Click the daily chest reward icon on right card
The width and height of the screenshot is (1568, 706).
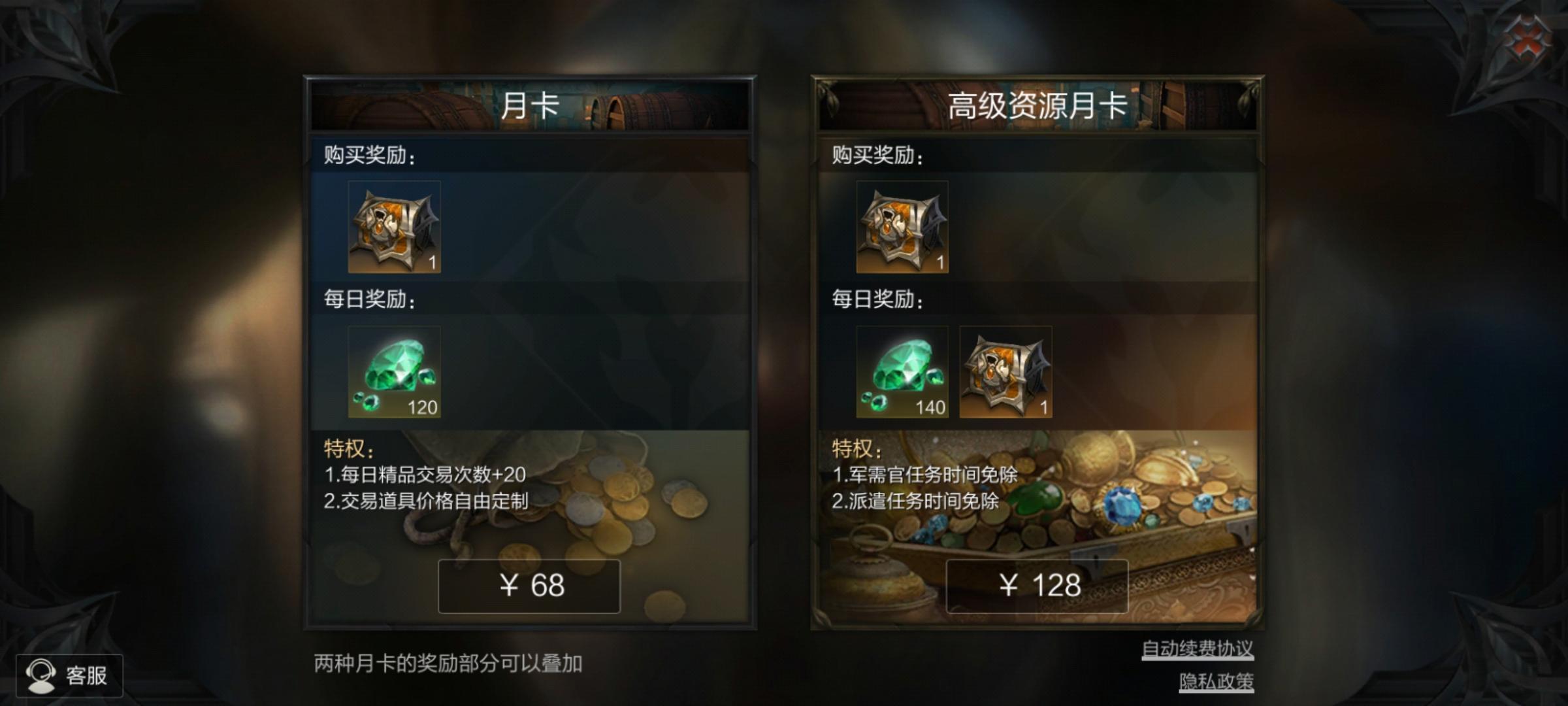[1006, 371]
